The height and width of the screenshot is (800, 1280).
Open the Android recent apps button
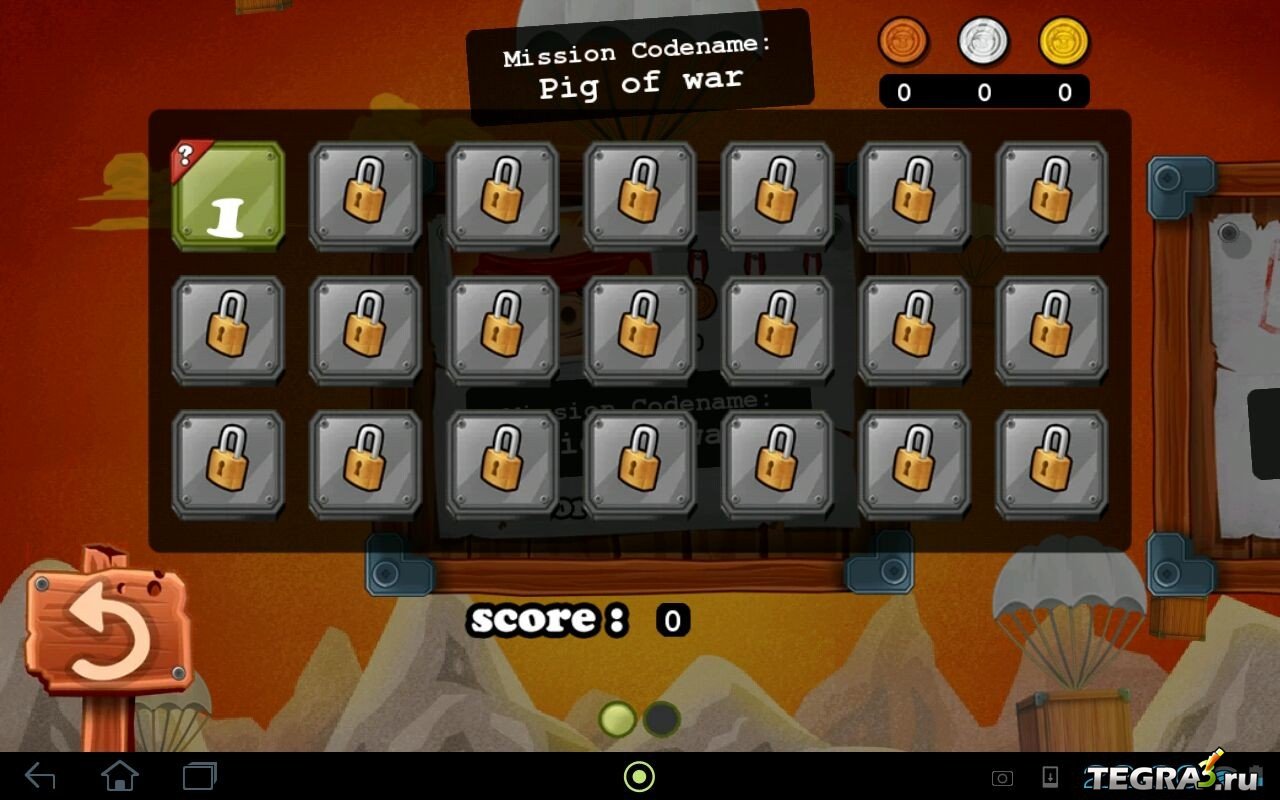[x=199, y=776]
